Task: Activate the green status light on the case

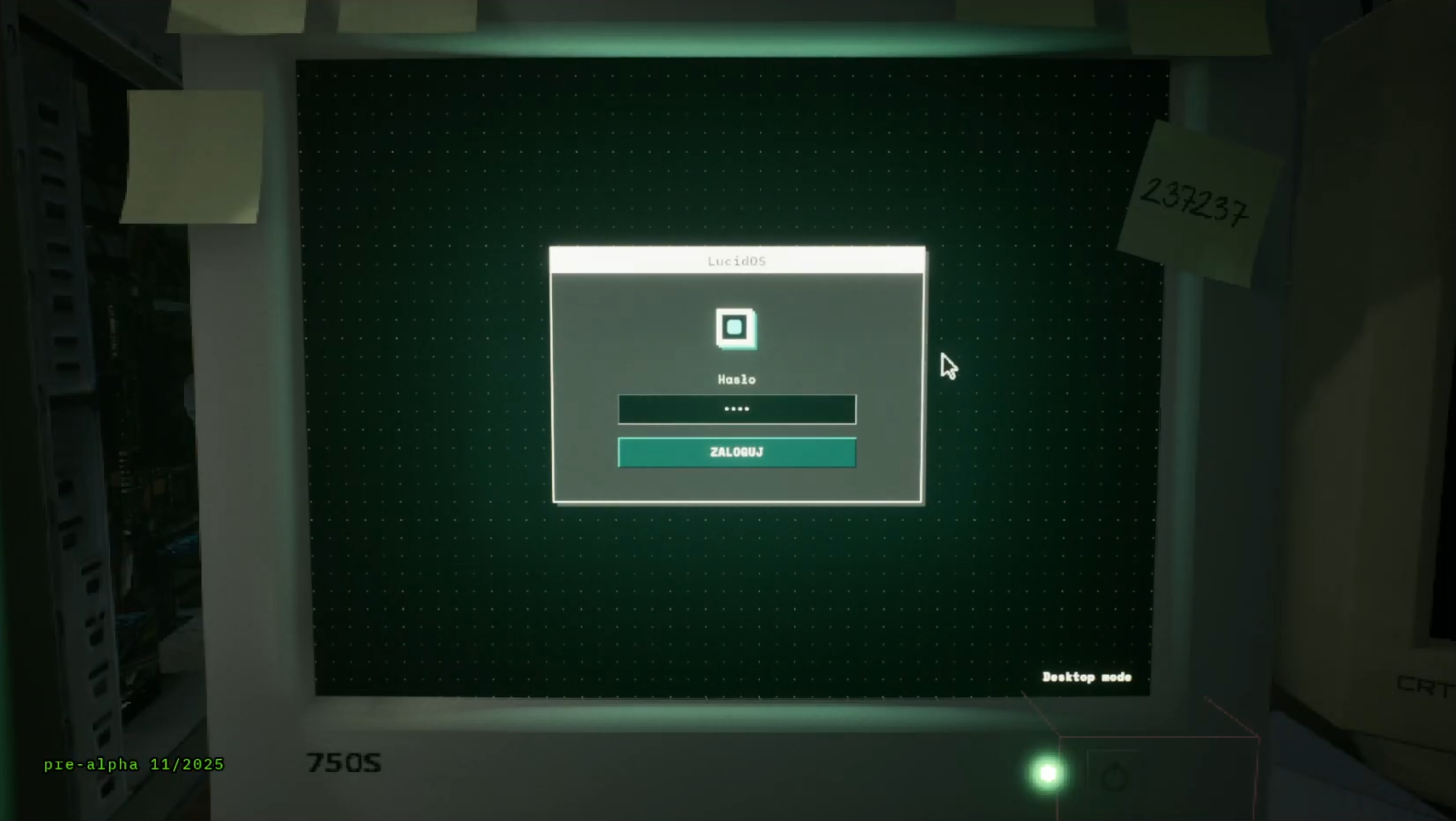Action: [x=1049, y=772]
